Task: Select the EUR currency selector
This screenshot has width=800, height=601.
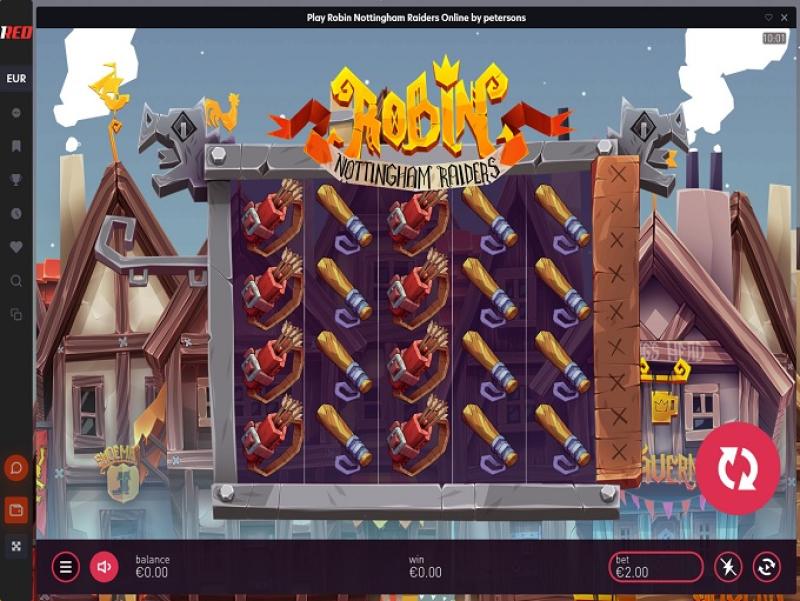Action: [x=16, y=79]
